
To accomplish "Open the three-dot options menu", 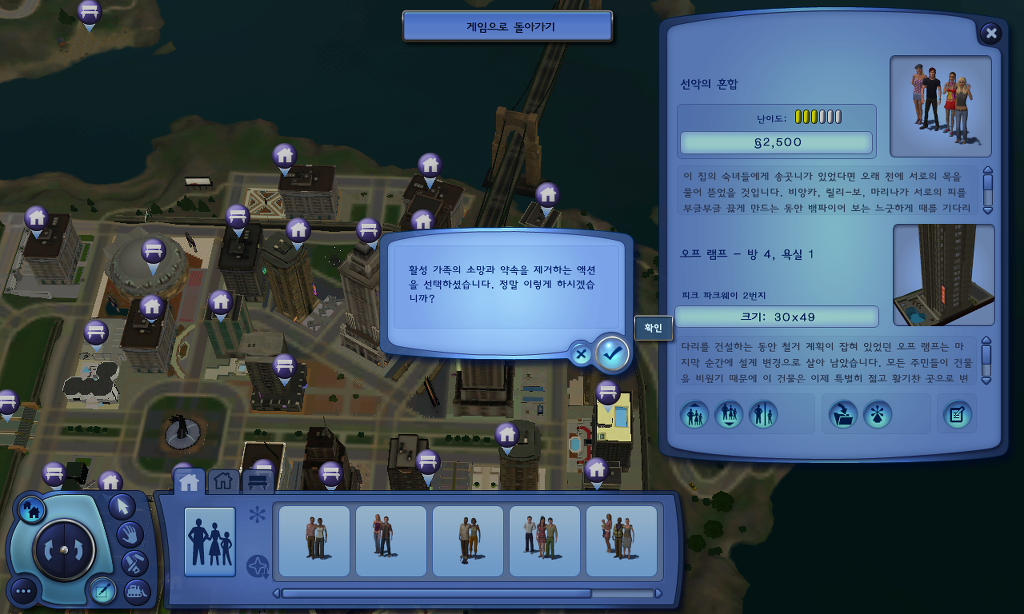I will [x=25, y=590].
